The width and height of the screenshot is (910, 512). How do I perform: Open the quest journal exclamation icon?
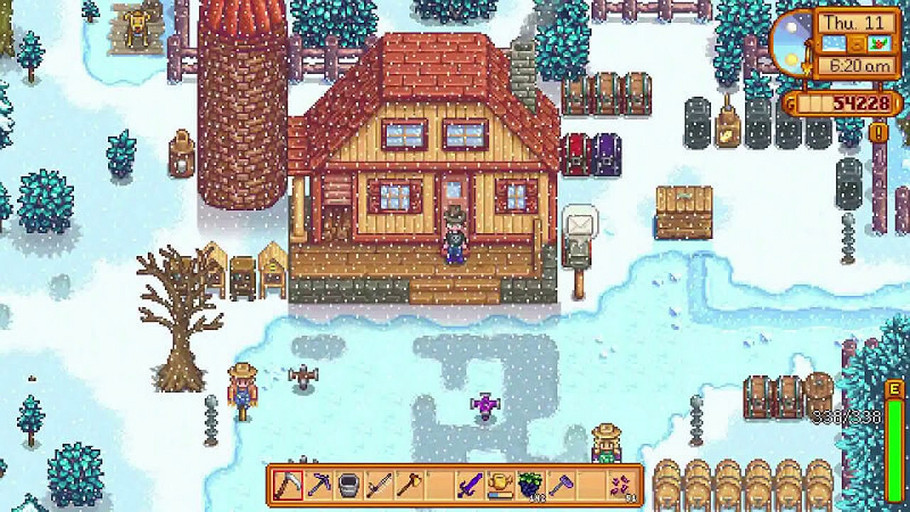(x=878, y=132)
